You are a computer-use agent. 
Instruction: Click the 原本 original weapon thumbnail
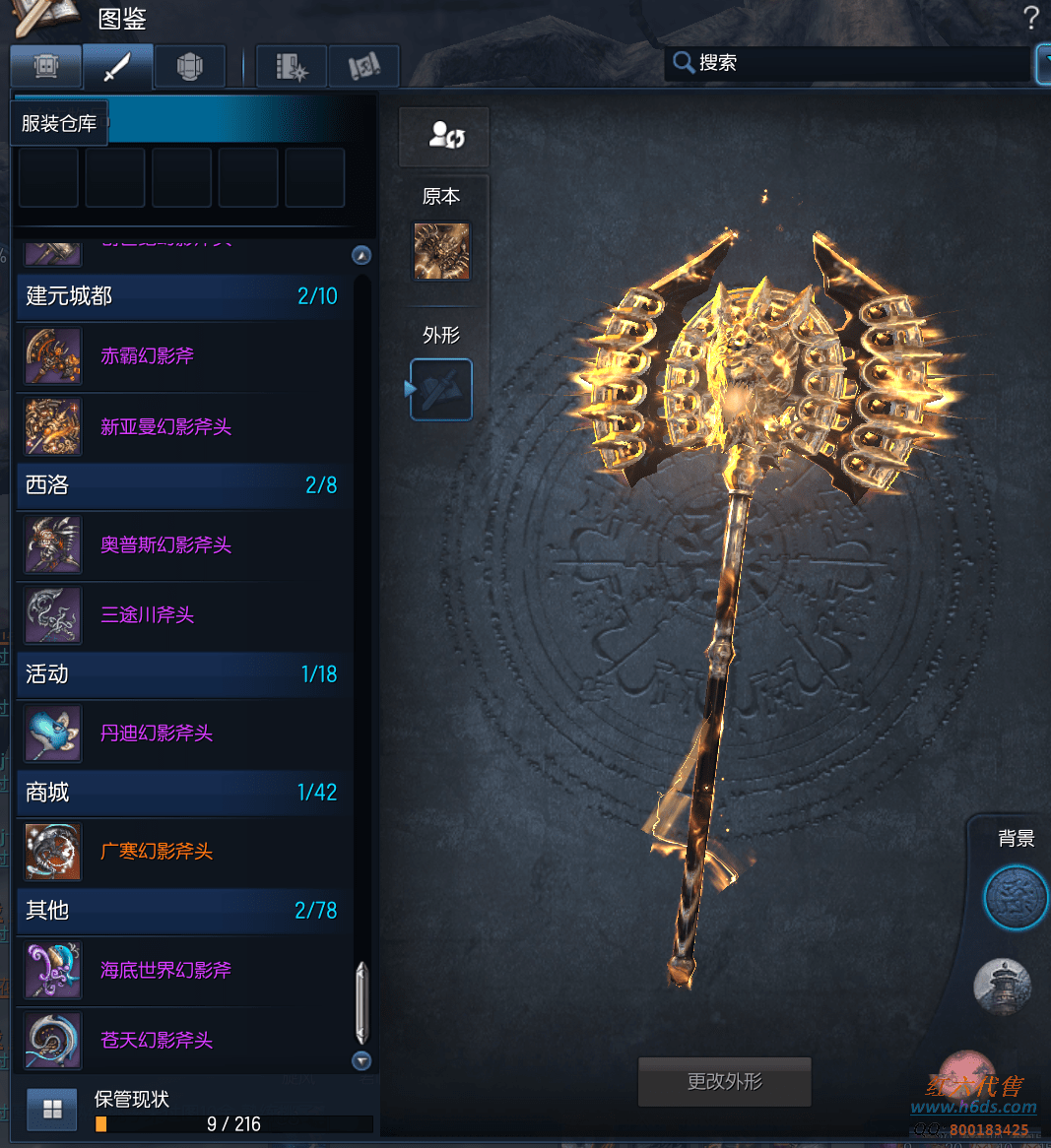(x=441, y=251)
